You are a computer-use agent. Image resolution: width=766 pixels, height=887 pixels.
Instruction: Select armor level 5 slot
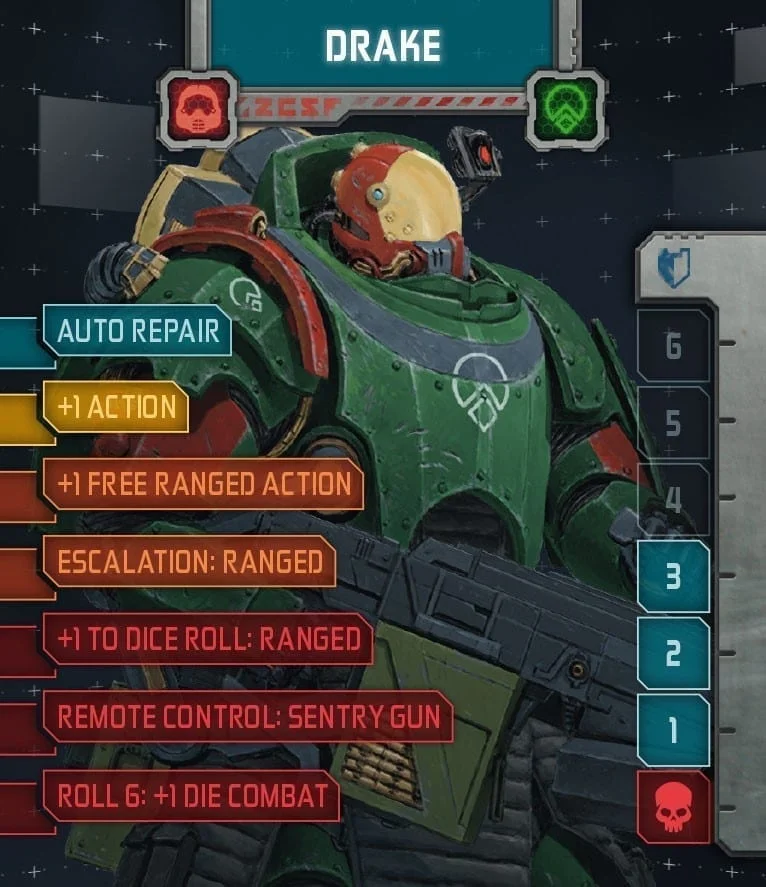[x=673, y=423]
